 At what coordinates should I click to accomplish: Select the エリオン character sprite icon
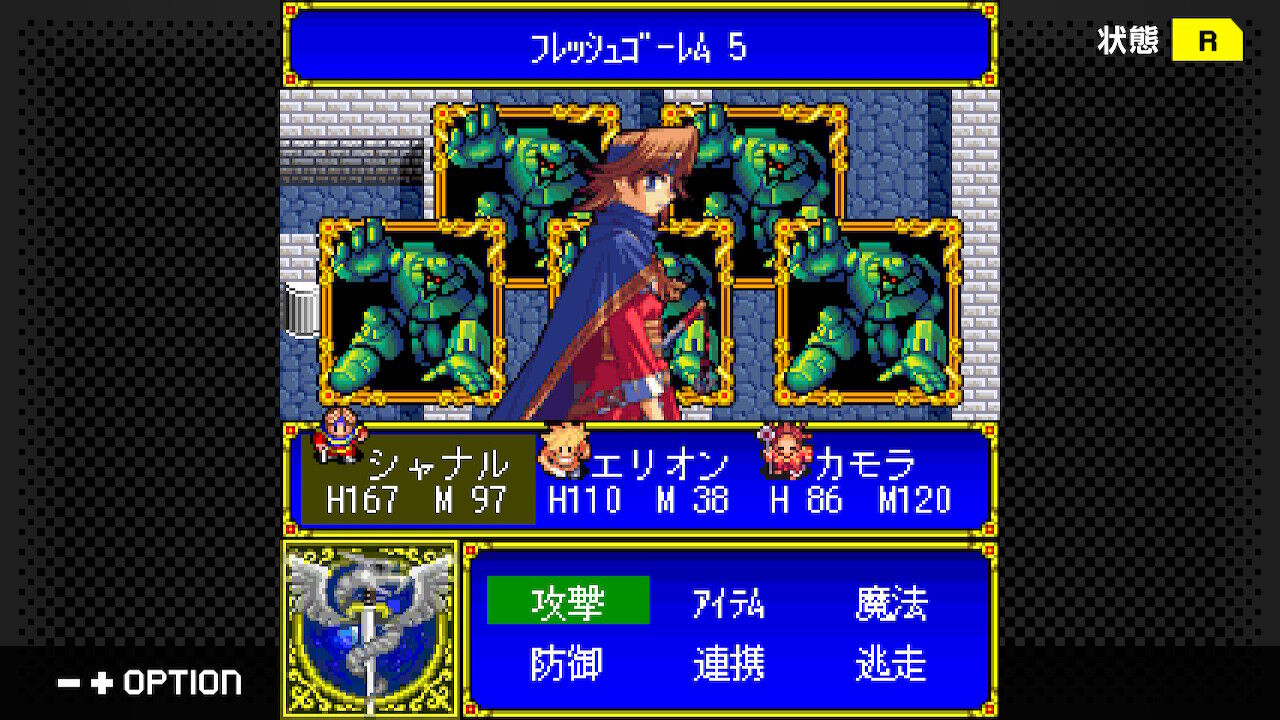[x=564, y=452]
